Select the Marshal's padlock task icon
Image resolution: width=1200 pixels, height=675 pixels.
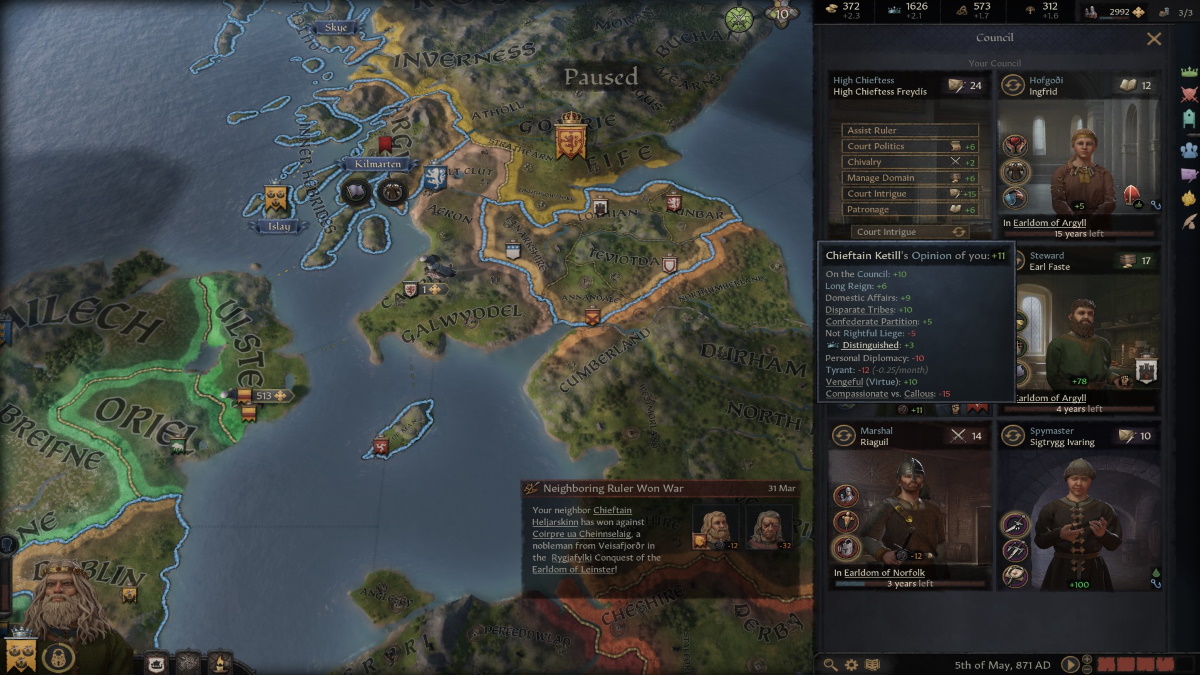point(846,547)
